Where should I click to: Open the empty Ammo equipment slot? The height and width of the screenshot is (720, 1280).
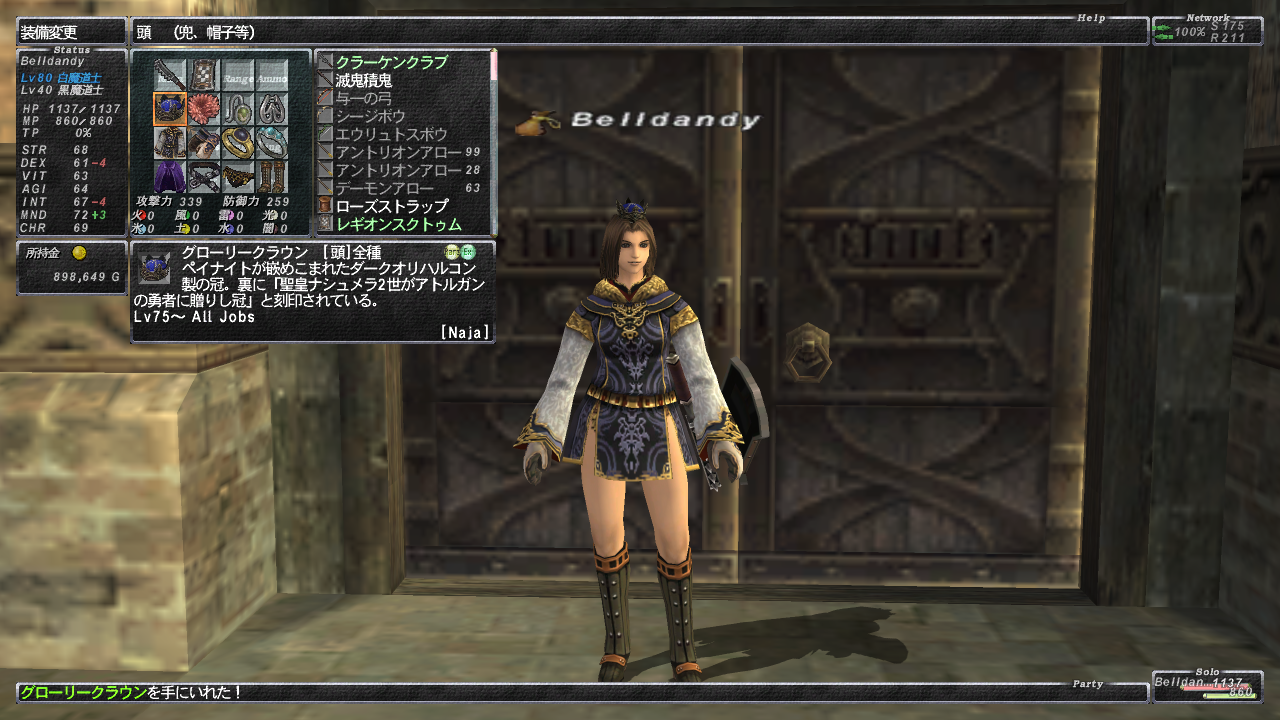[272, 76]
